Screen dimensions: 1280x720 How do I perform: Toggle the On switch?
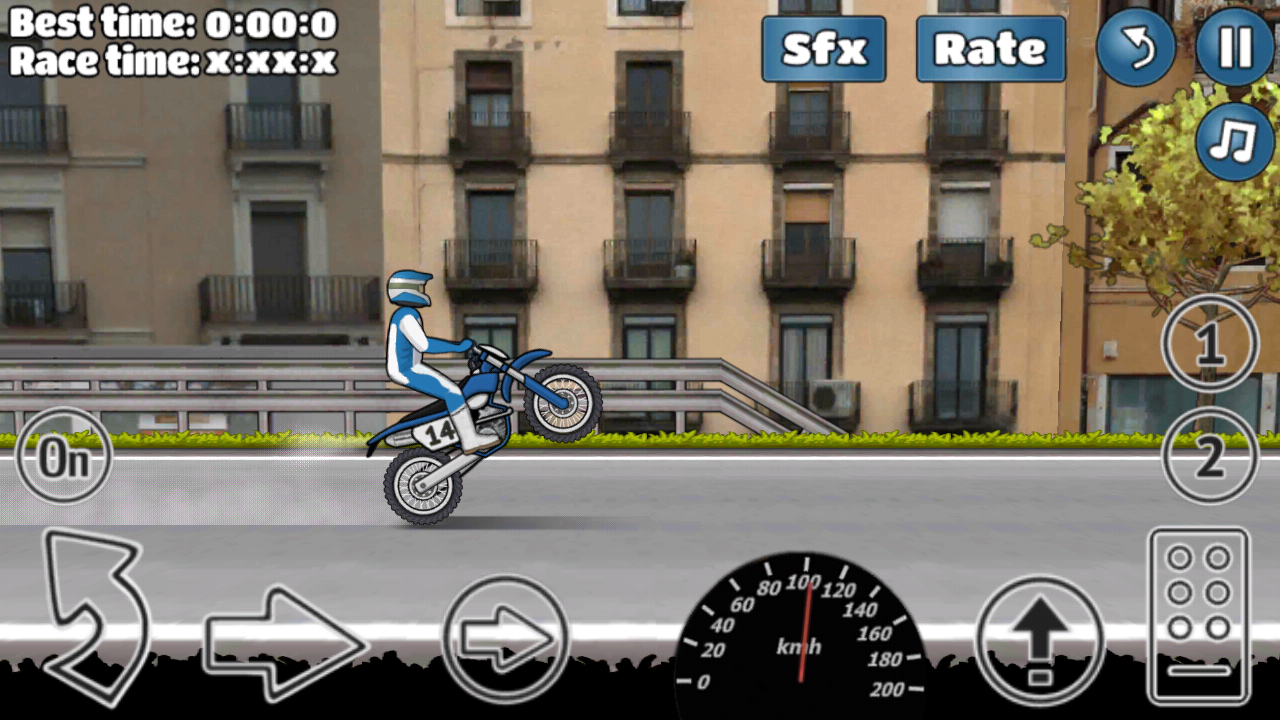point(63,455)
